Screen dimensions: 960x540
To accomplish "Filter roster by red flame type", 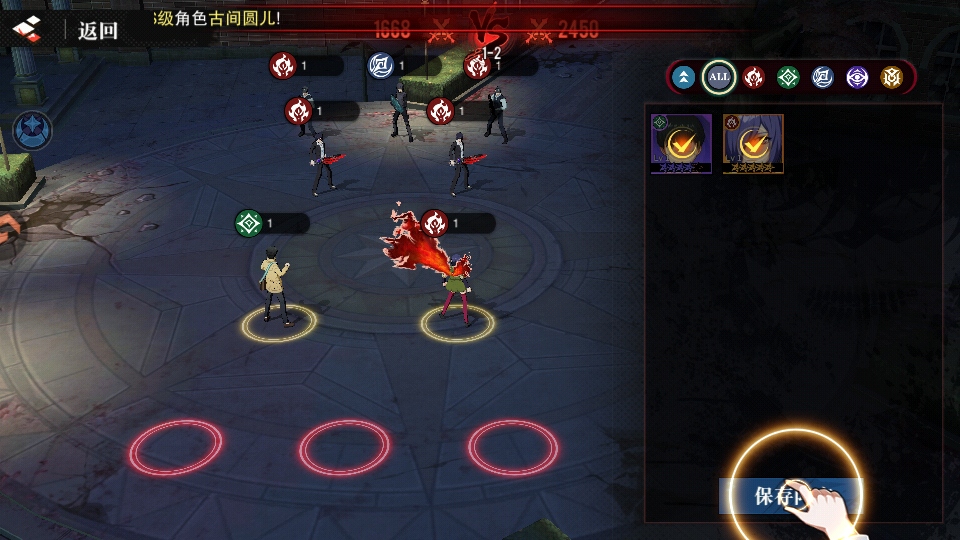I will [754, 77].
